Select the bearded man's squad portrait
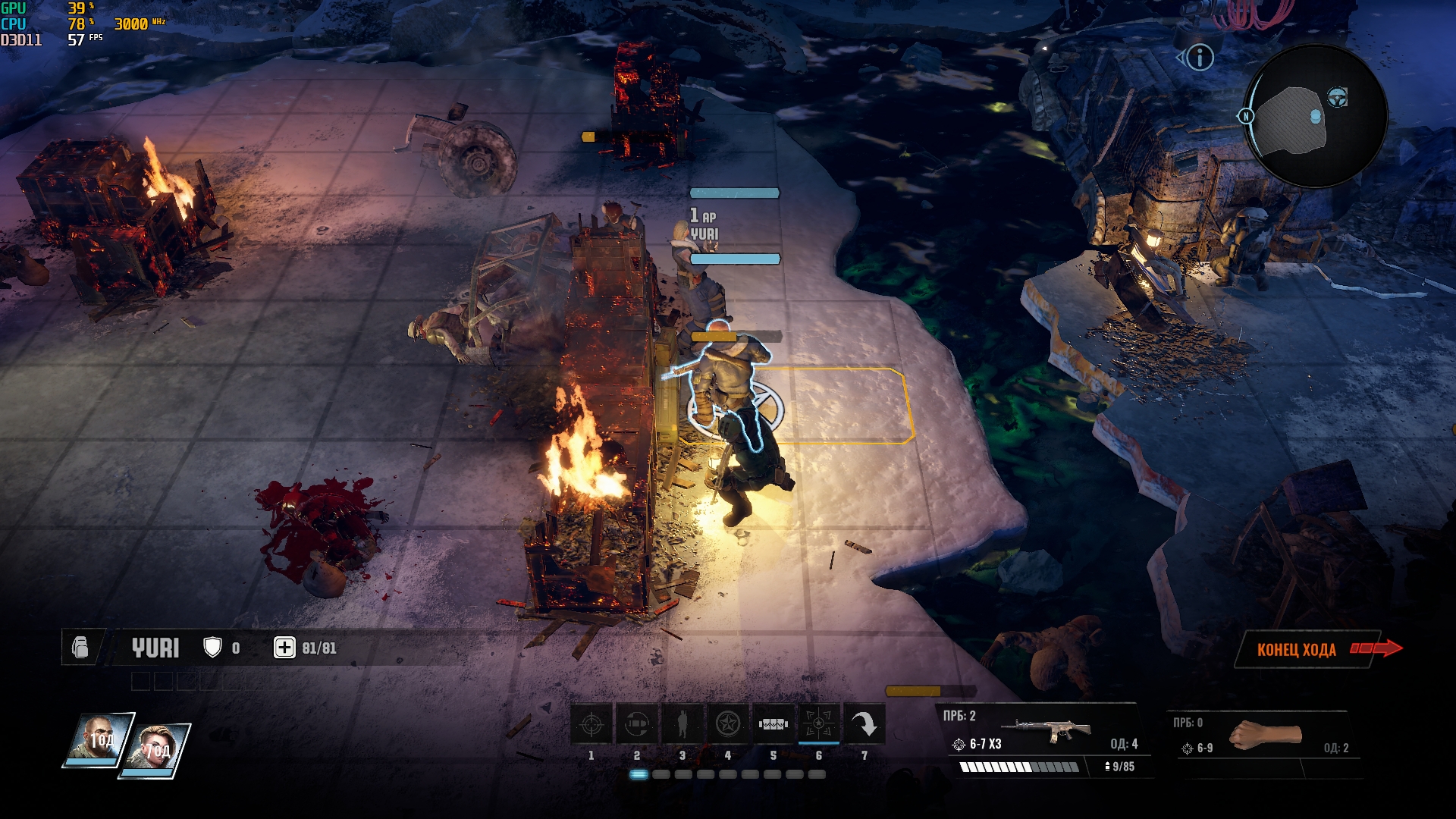This screenshot has width=1456, height=819. [x=99, y=739]
